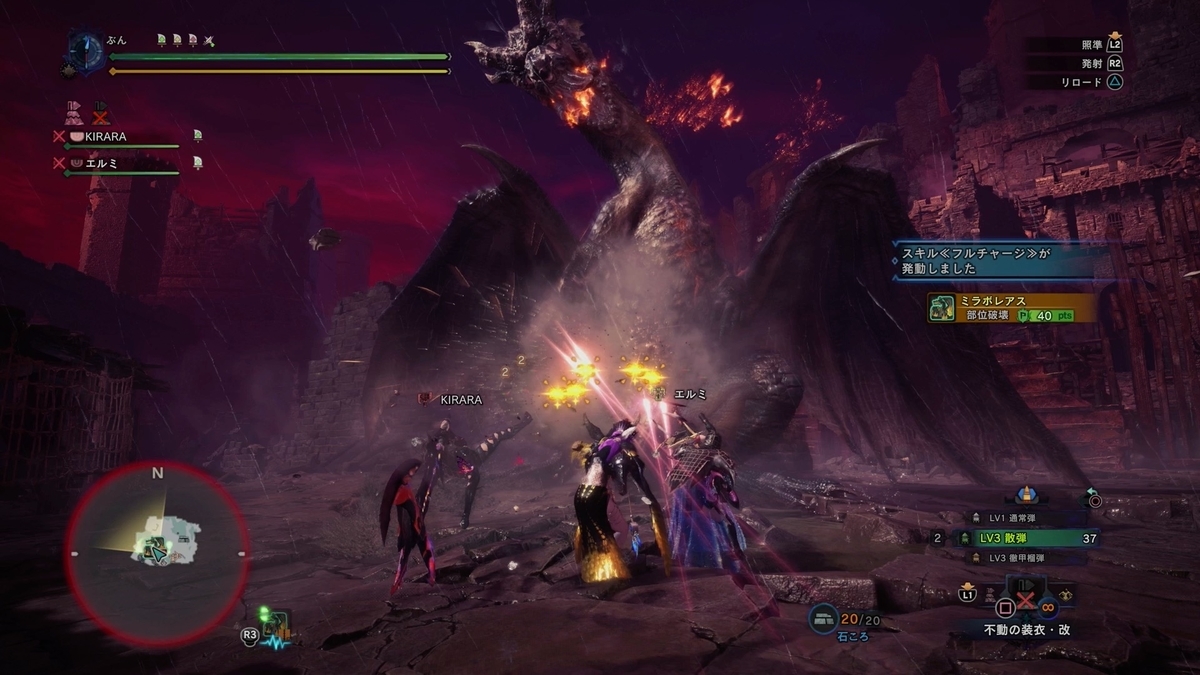Click the monster target icon beside the minimap
The image size is (1200, 675).
(275, 627)
